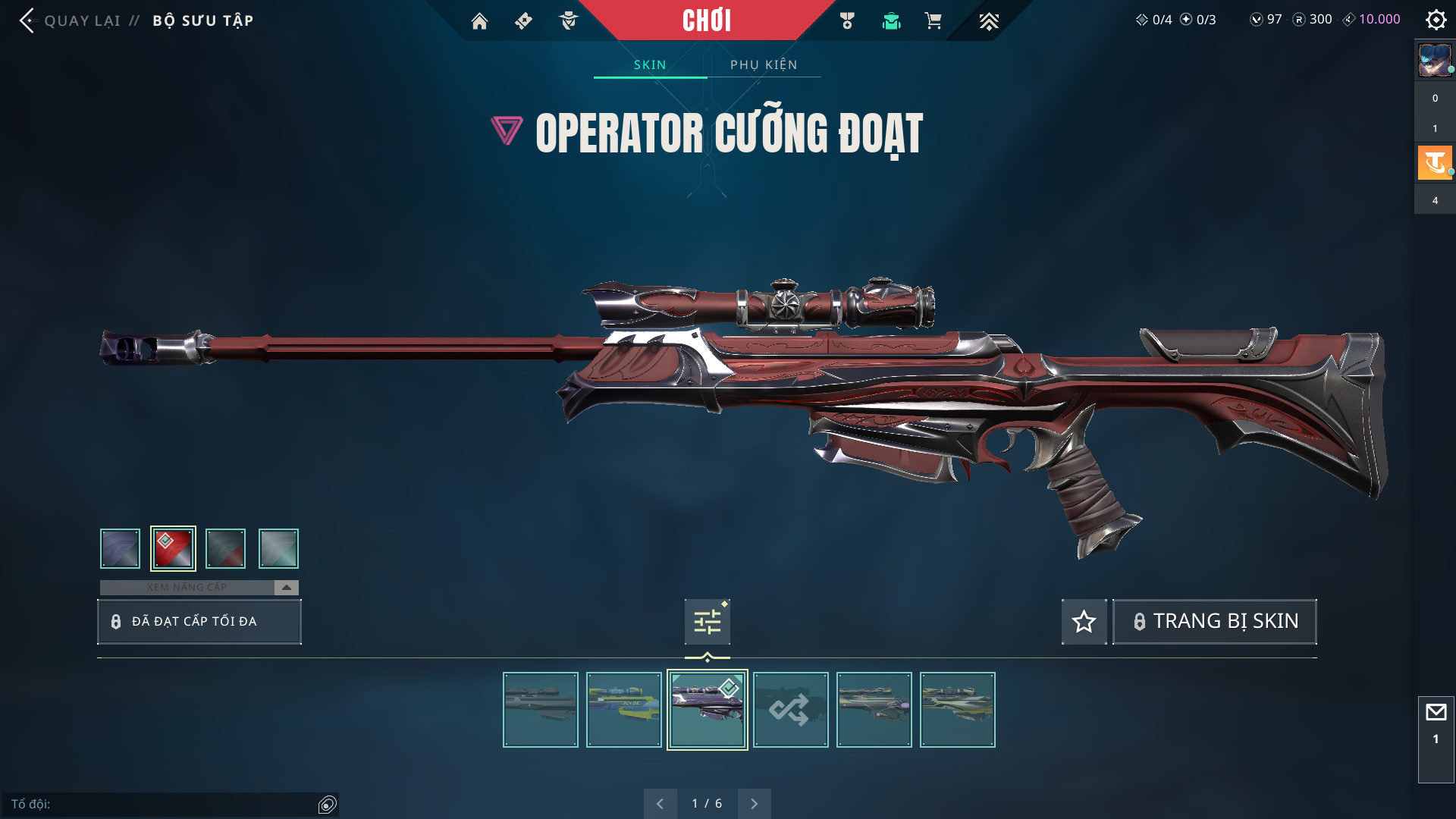1456x819 pixels.
Task: Click the TRANG BỊ SKIN equip button
Action: [x=1214, y=622]
